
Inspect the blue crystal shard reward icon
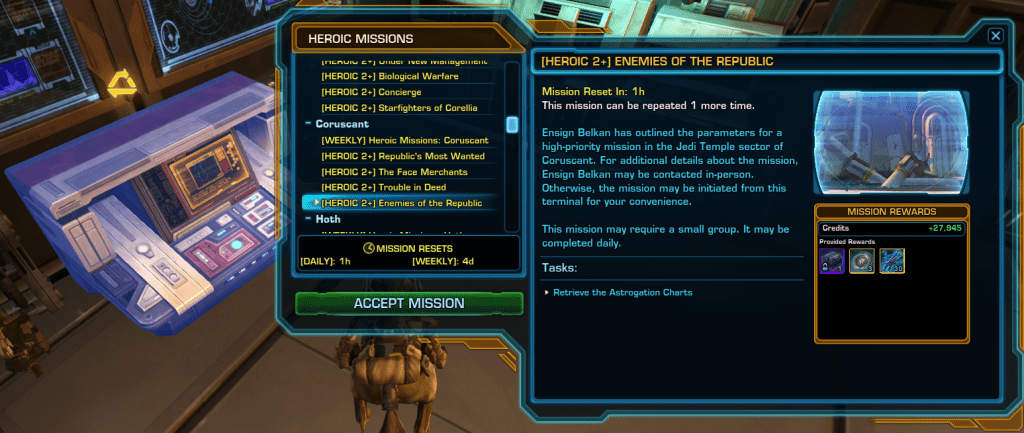pyautogui.click(x=892, y=261)
